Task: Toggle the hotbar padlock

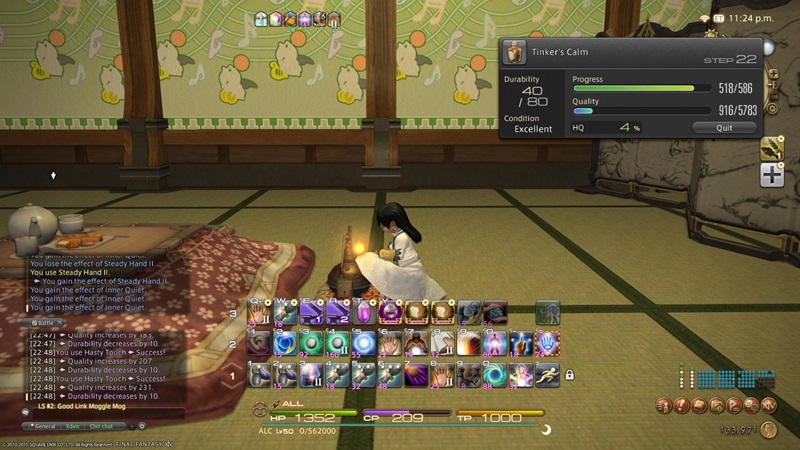Action: [569, 375]
